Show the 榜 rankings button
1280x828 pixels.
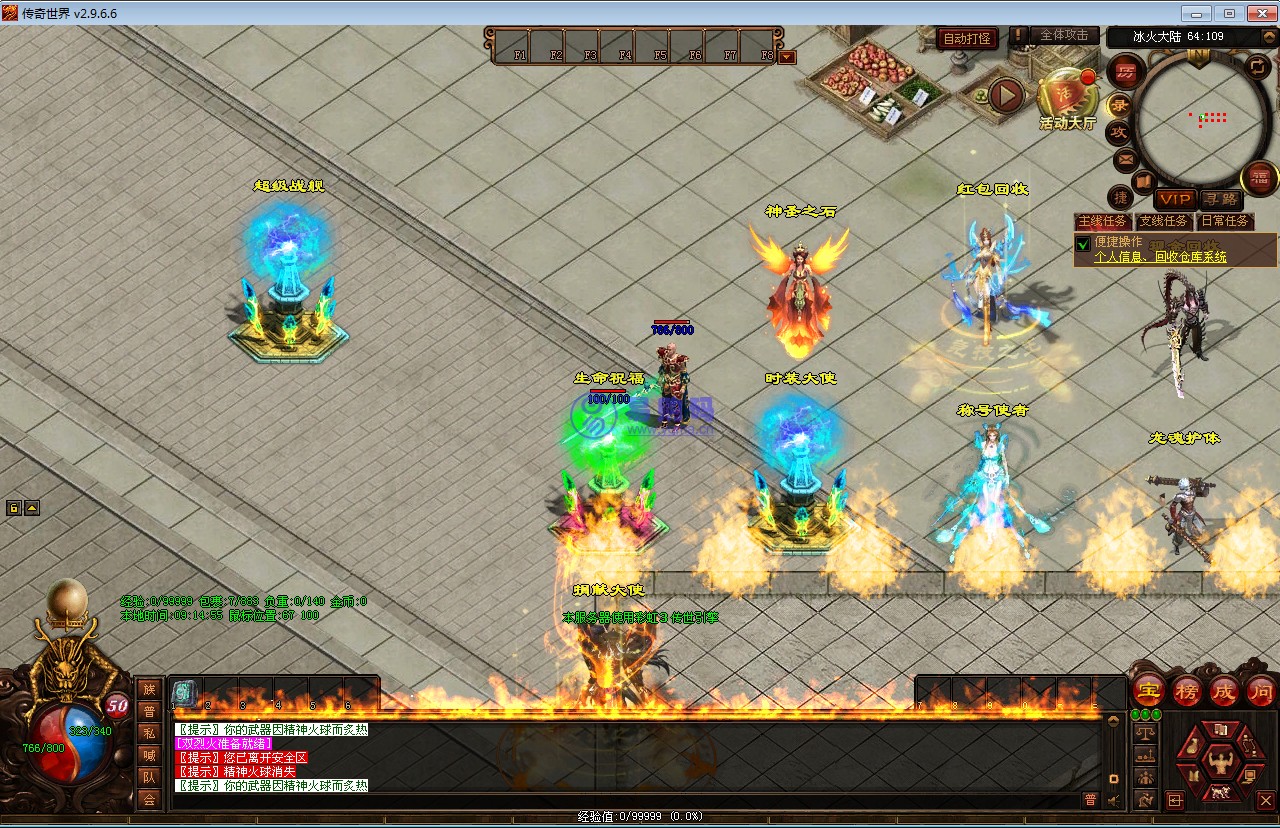tap(1186, 691)
